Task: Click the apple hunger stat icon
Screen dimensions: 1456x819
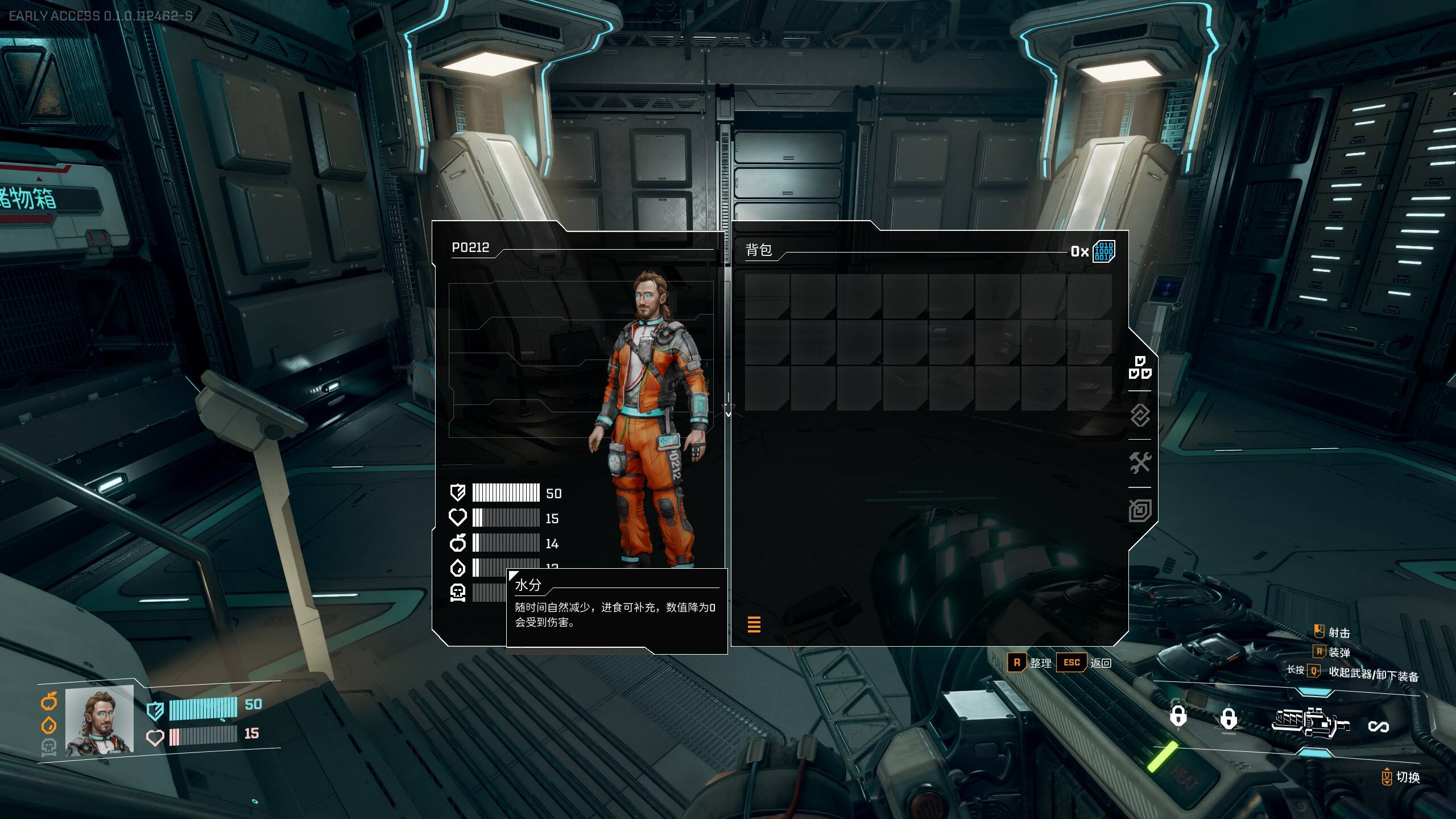Action: pos(458,543)
